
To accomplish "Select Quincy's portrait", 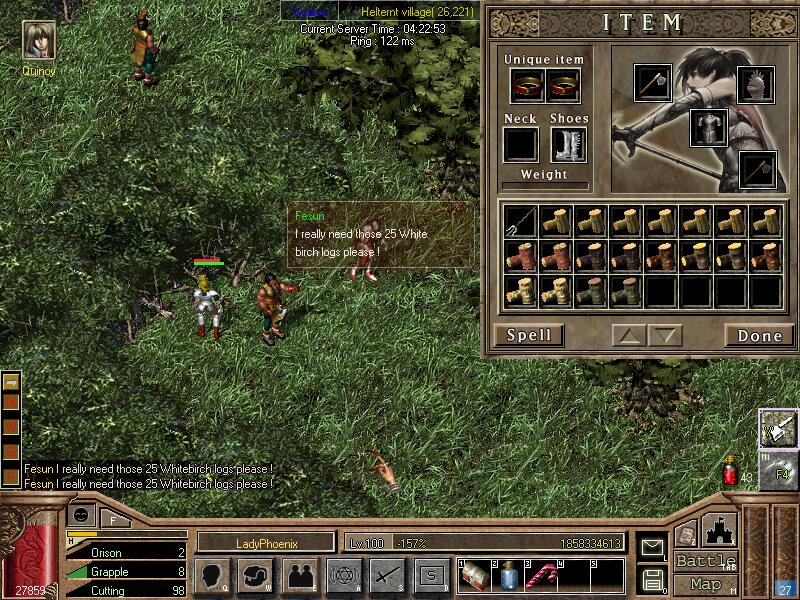I will pos(39,40).
